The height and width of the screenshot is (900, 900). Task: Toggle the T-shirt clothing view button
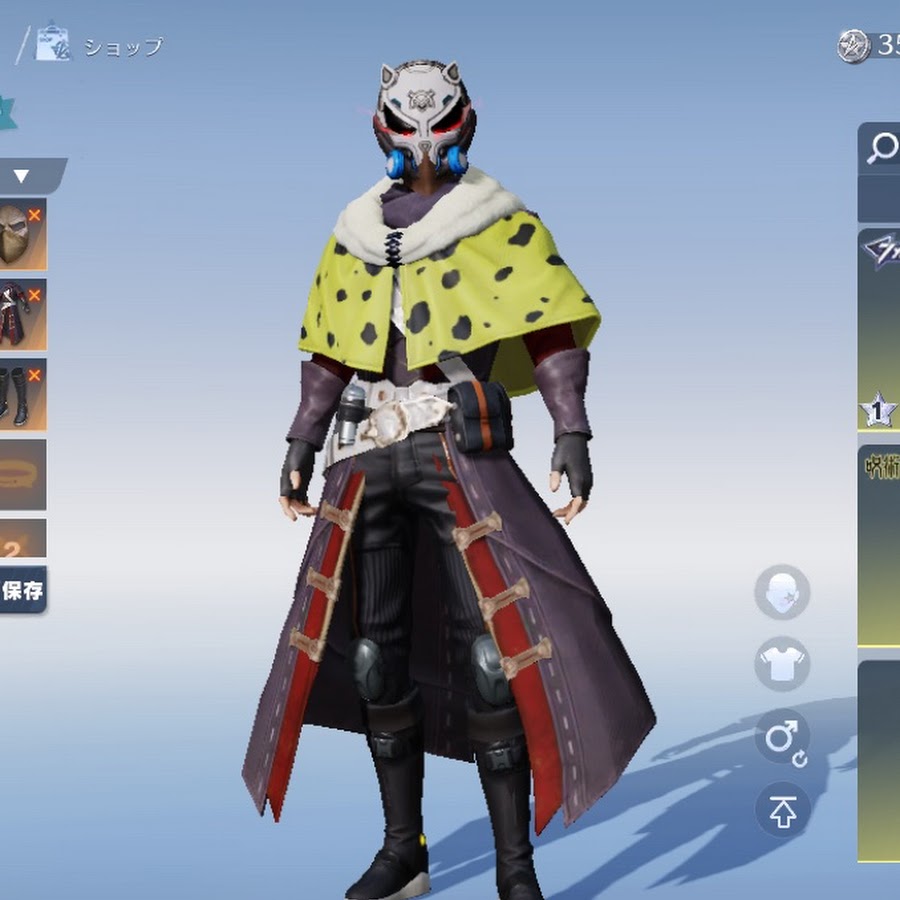pyautogui.click(x=782, y=664)
